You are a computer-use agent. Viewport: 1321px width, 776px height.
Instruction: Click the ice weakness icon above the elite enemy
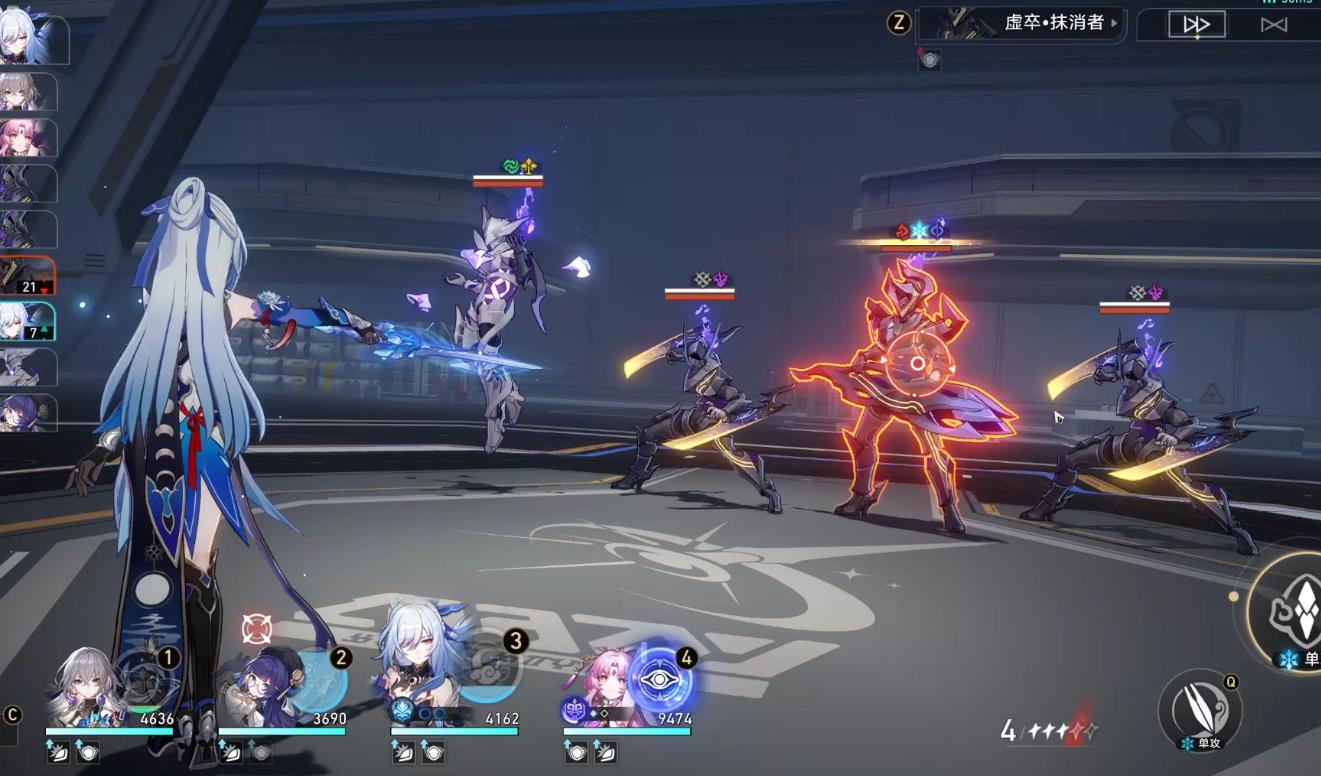(x=918, y=230)
